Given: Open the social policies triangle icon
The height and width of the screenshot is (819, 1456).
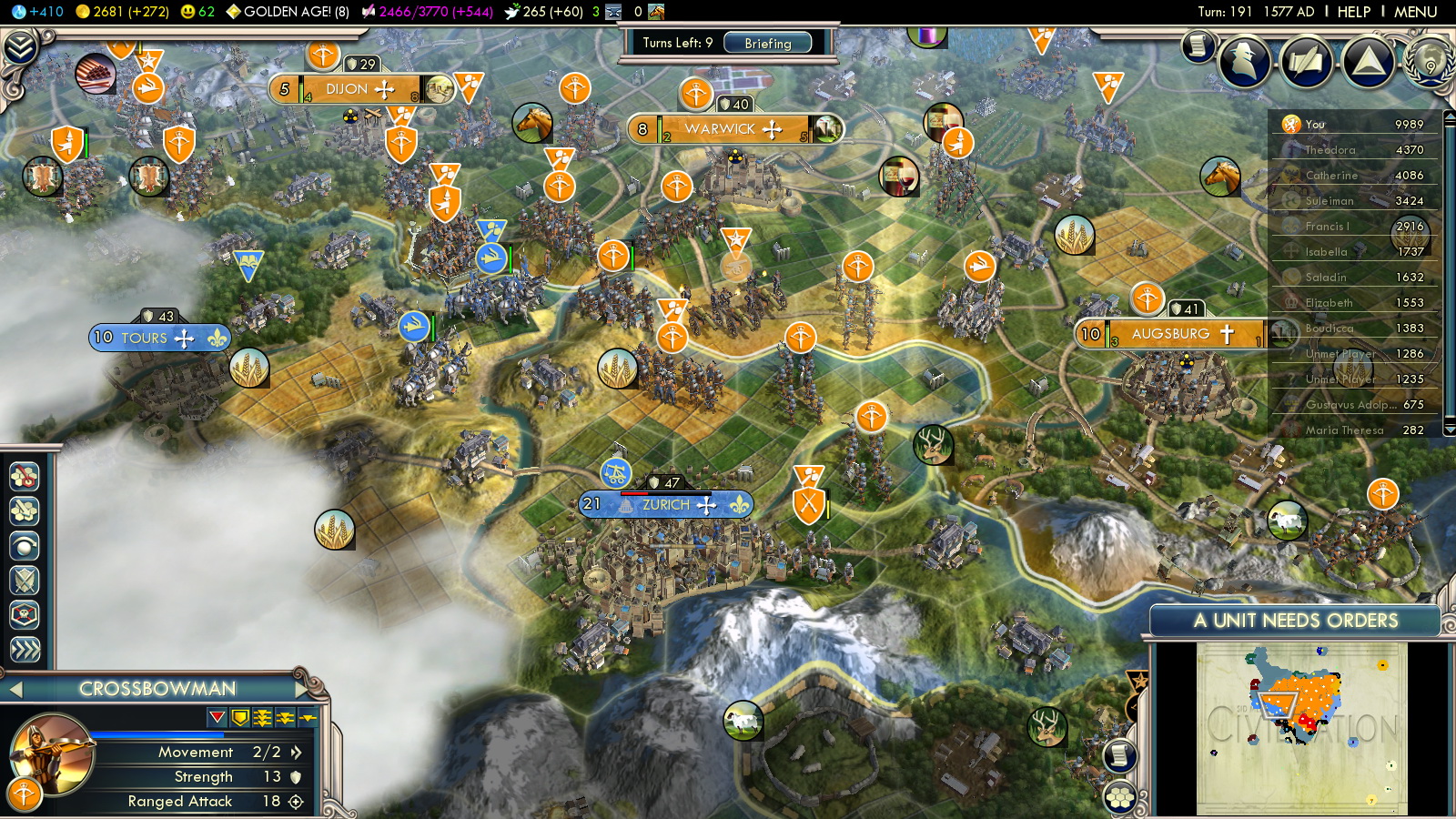Looking at the screenshot, I should pyautogui.click(x=1368, y=62).
